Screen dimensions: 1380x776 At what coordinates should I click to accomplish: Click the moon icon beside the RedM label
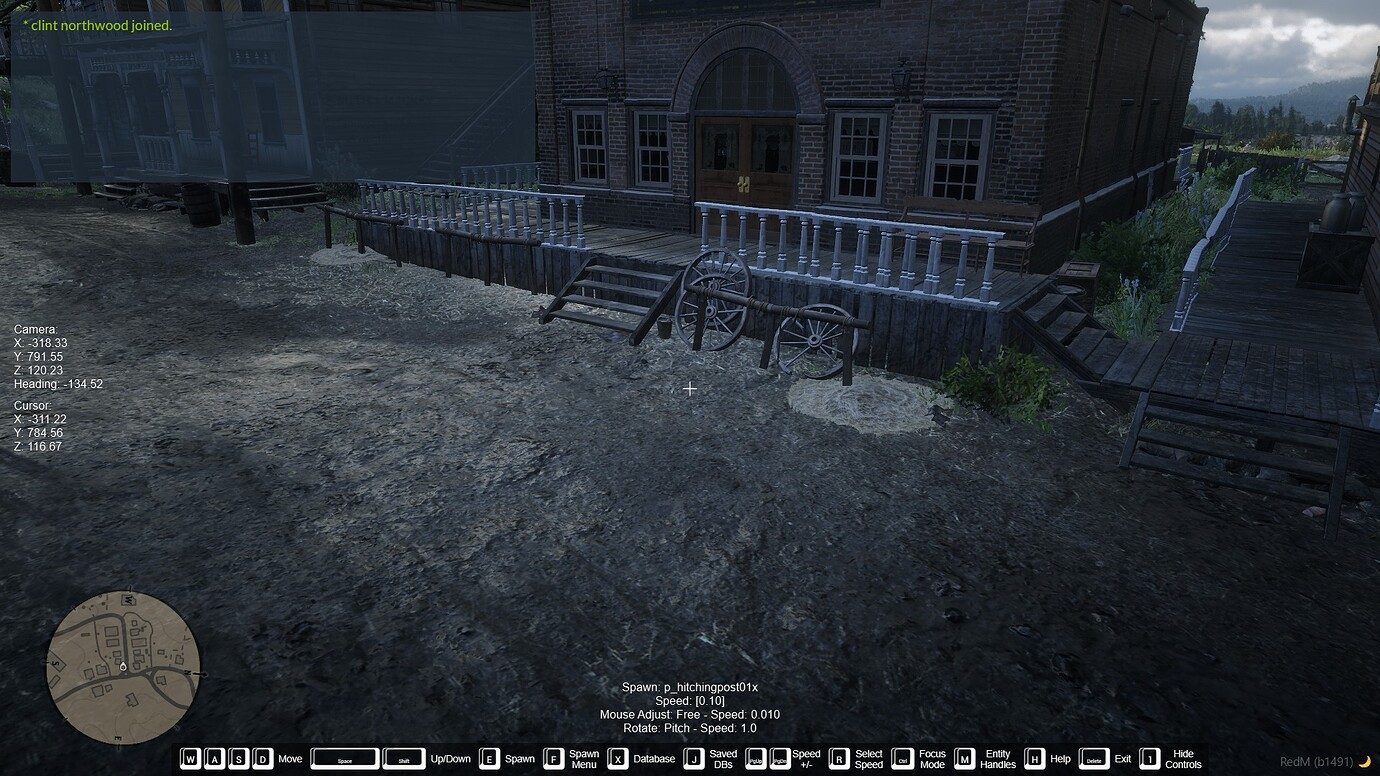tap(1367, 760)
